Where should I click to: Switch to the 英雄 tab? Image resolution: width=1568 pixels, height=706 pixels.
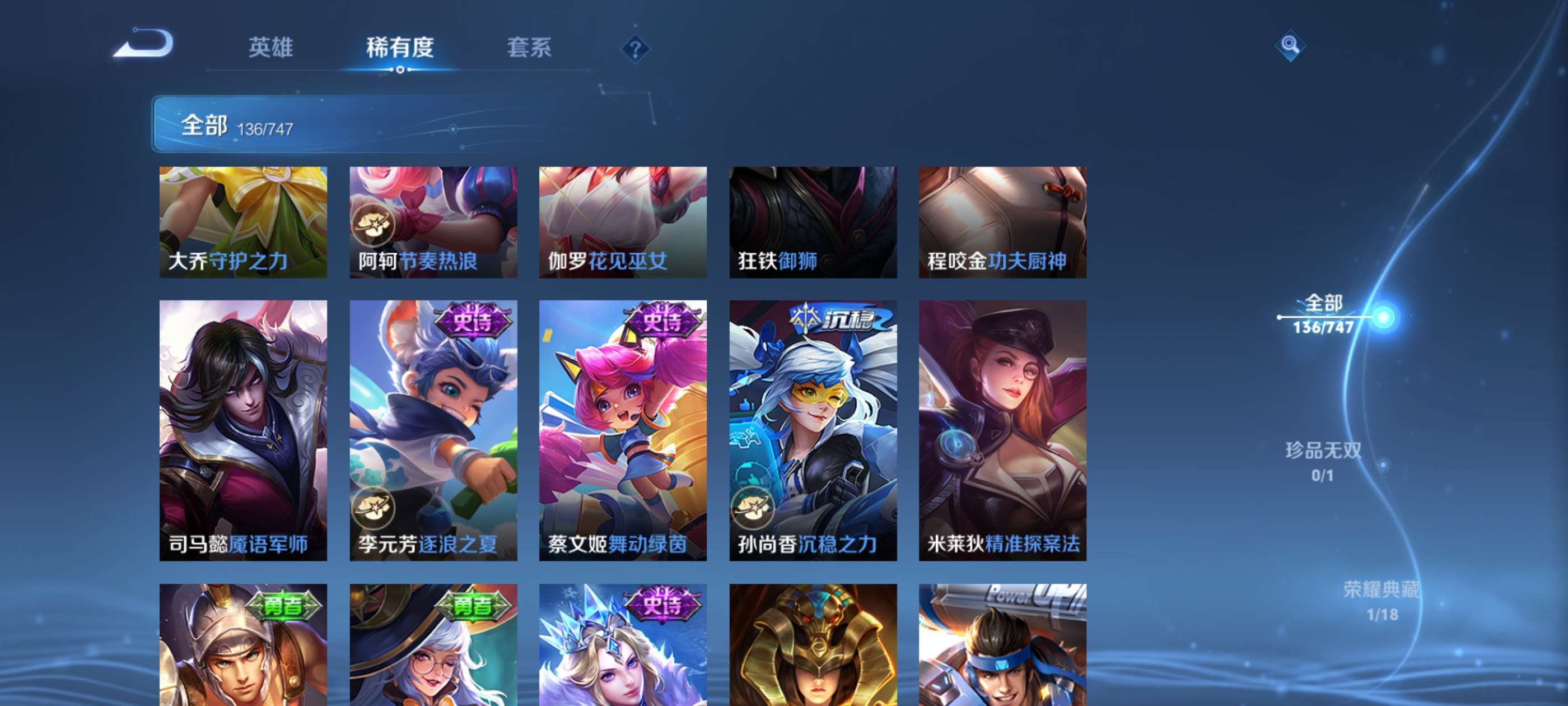271,49
